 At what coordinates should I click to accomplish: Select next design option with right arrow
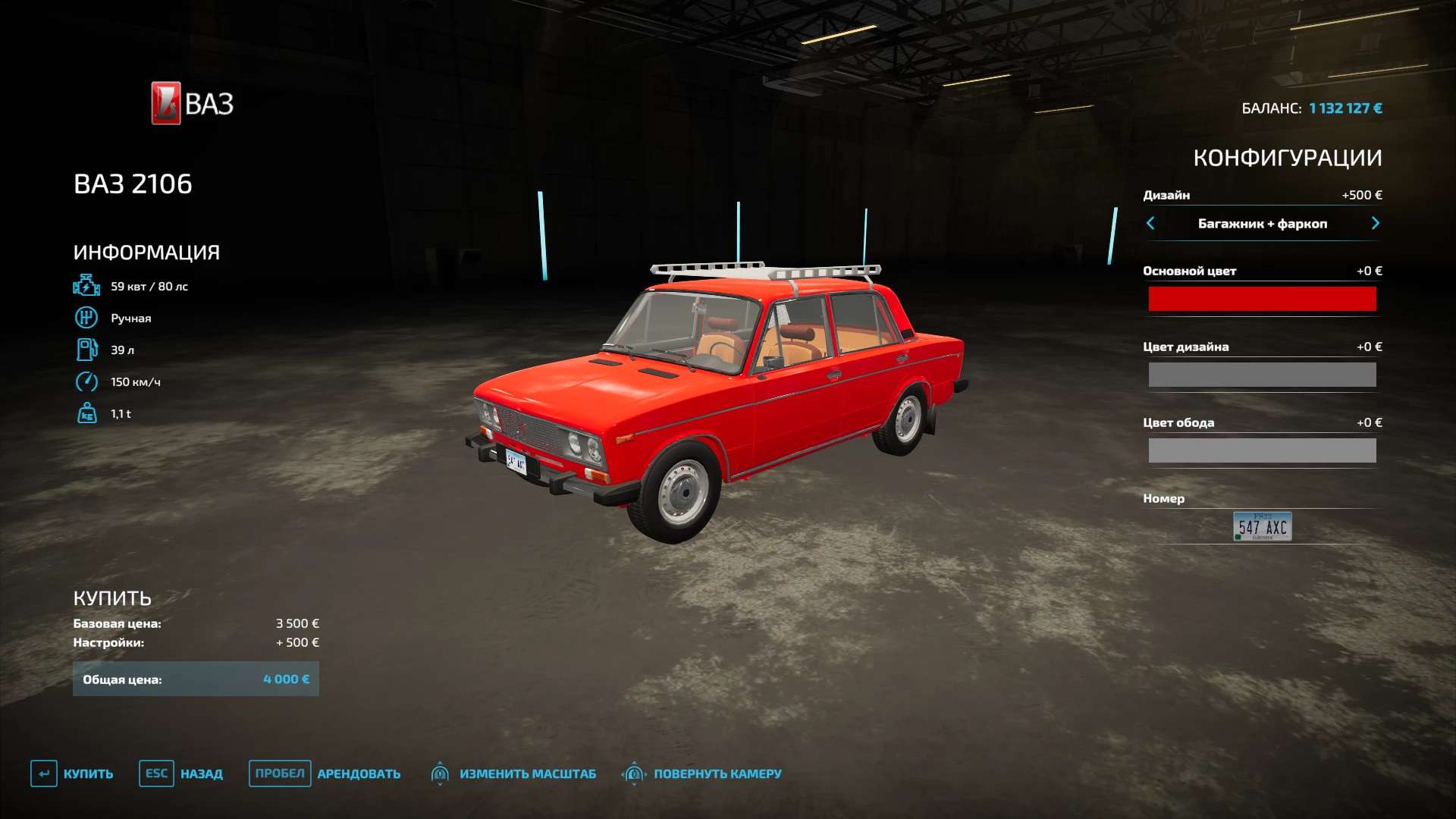point(1375,223)
